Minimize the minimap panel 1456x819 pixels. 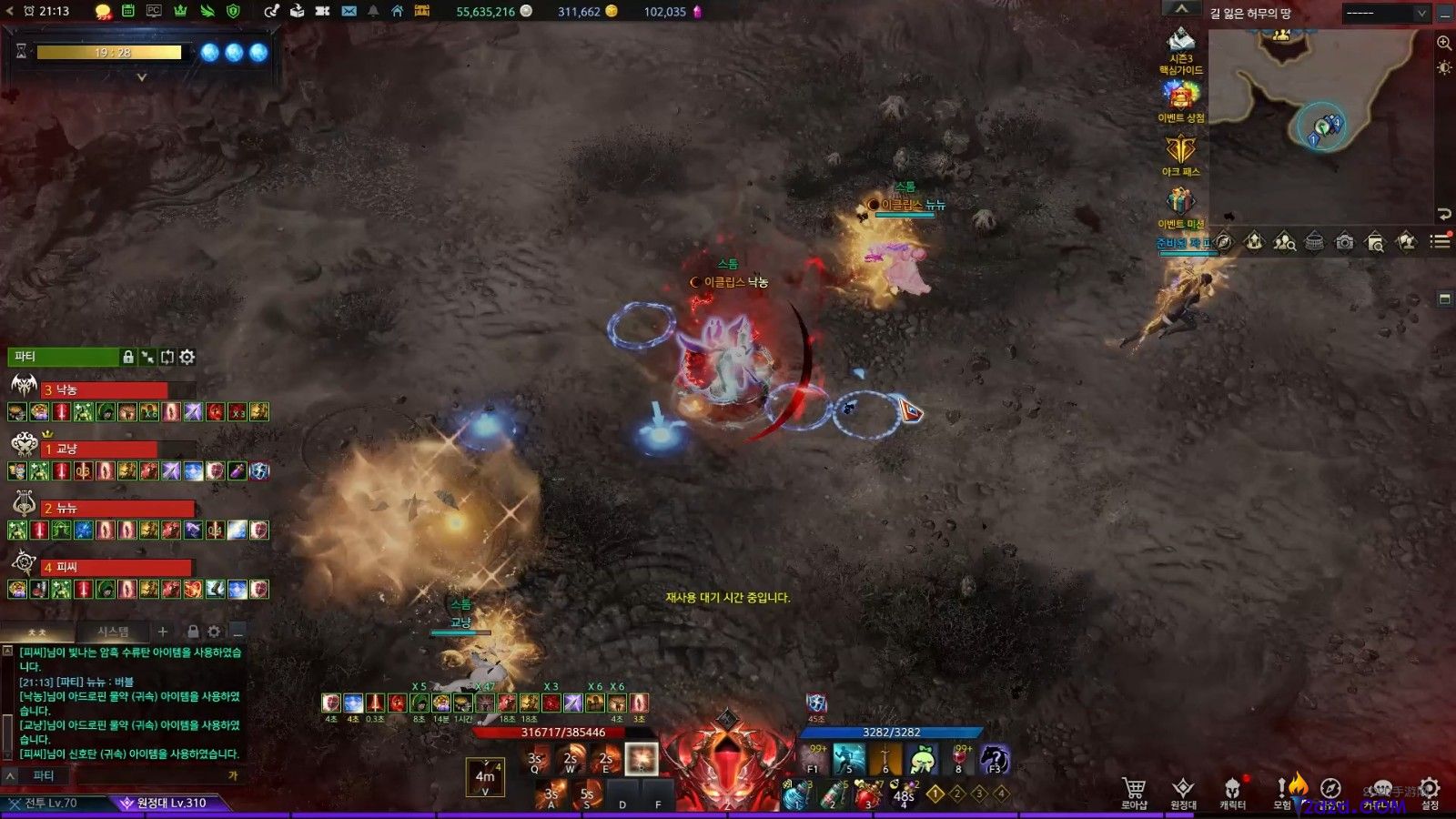[1445, 13]
